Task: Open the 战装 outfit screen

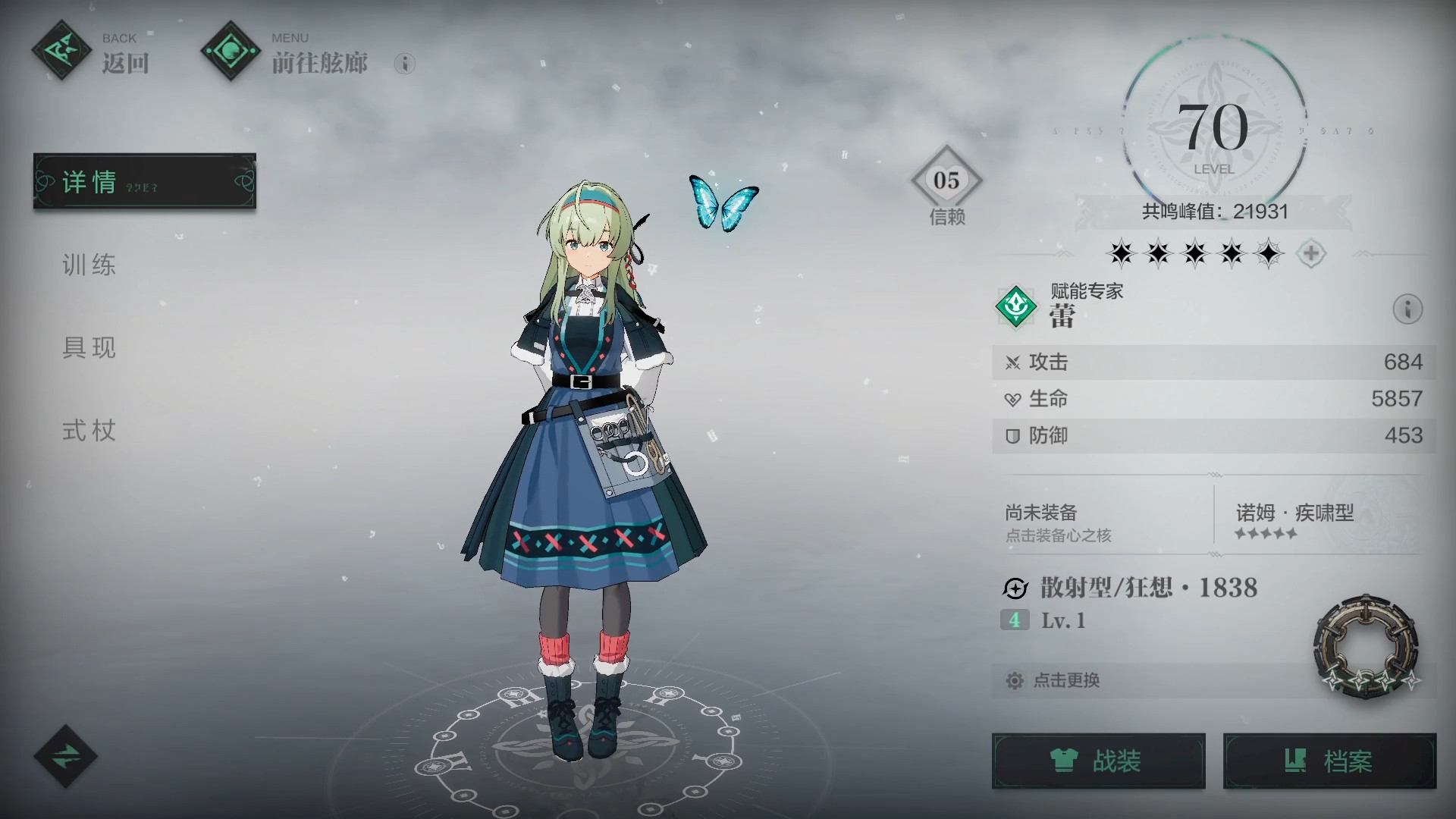Action: 1098,761
